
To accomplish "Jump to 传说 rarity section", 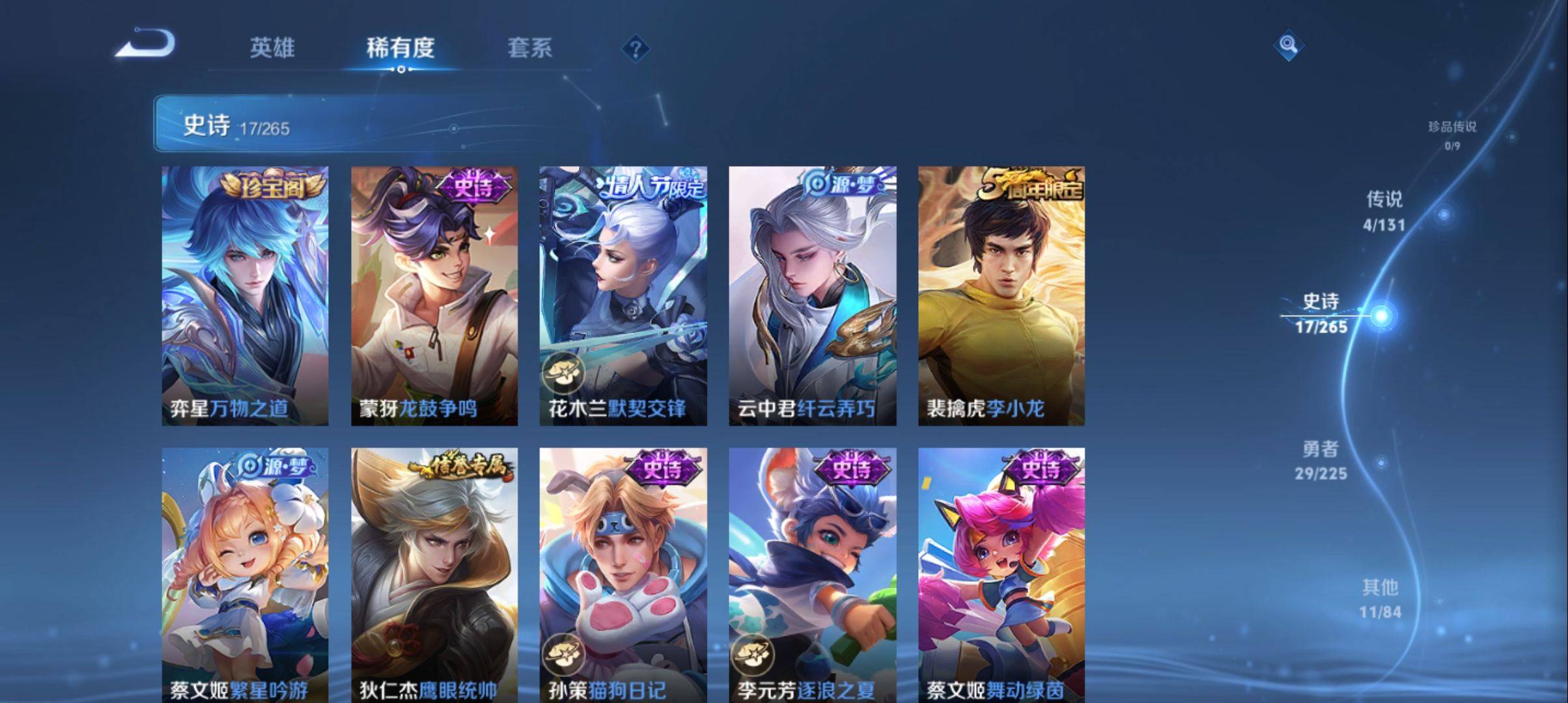I will click(1384, 210).
